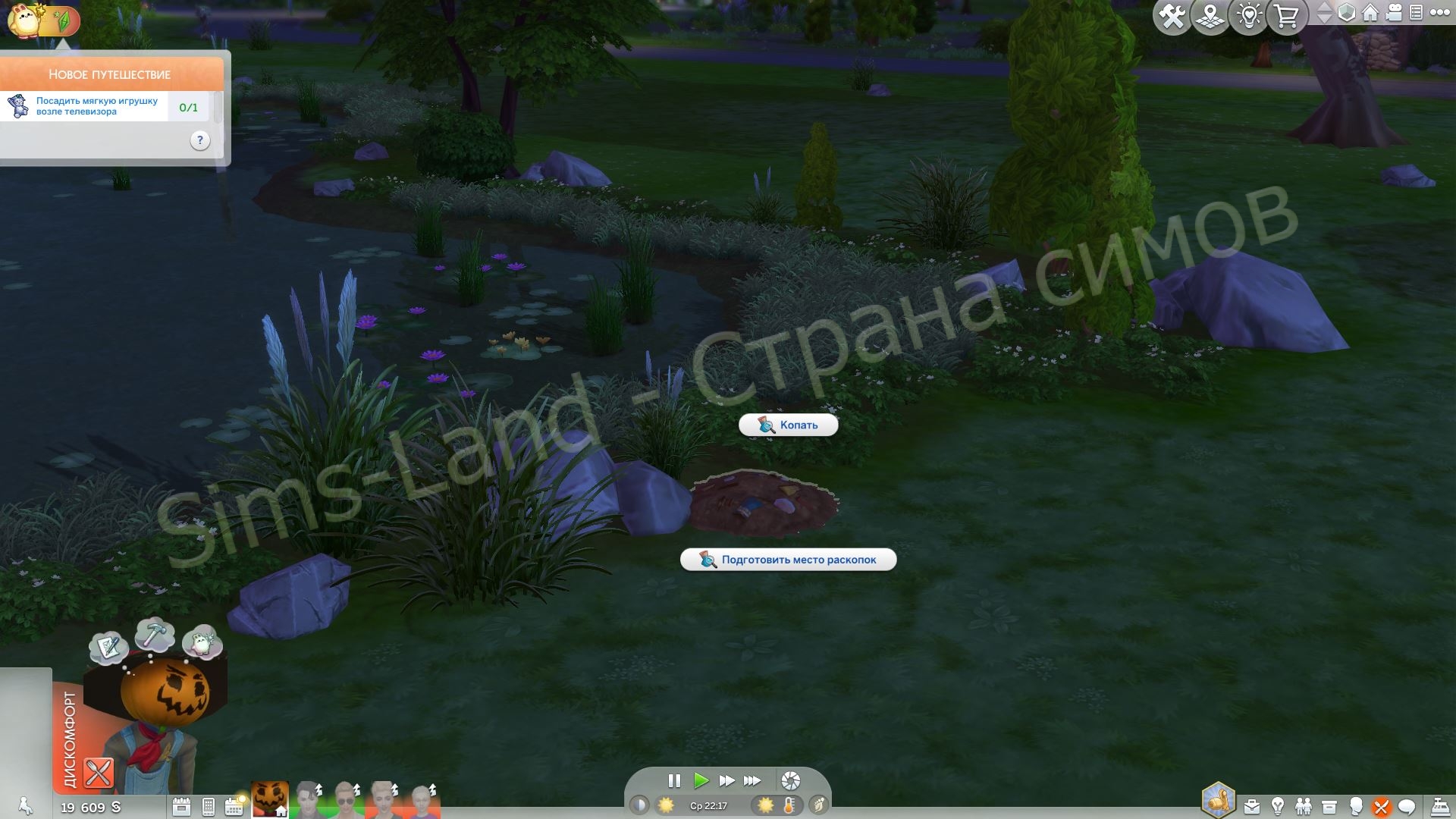This screenshot has width=1456, height=819.
Task: Open the hunger moodlet fork-knife icon
Action: pos(98,773)
